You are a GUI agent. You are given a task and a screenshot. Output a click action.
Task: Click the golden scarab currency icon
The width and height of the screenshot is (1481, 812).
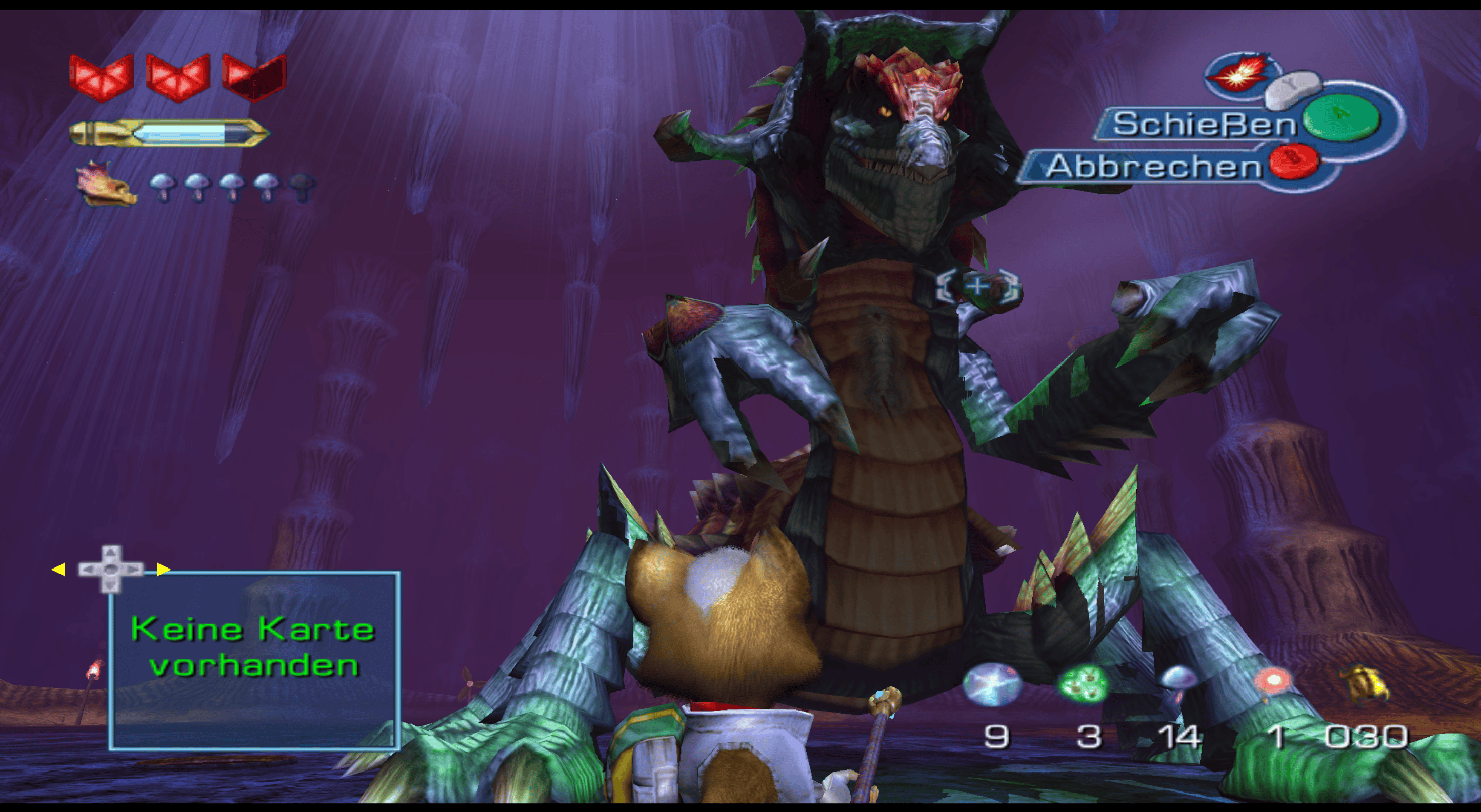[1365, 682]
